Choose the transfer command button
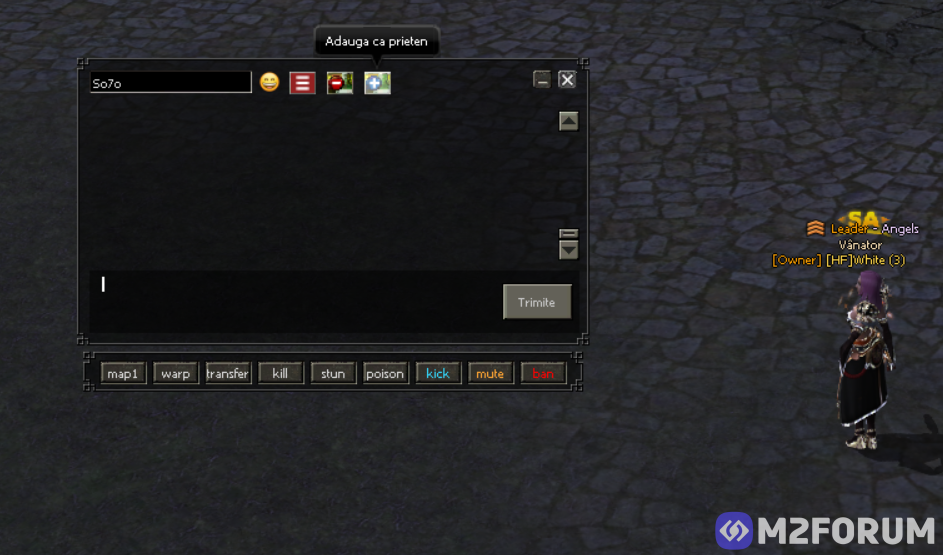 228,374
